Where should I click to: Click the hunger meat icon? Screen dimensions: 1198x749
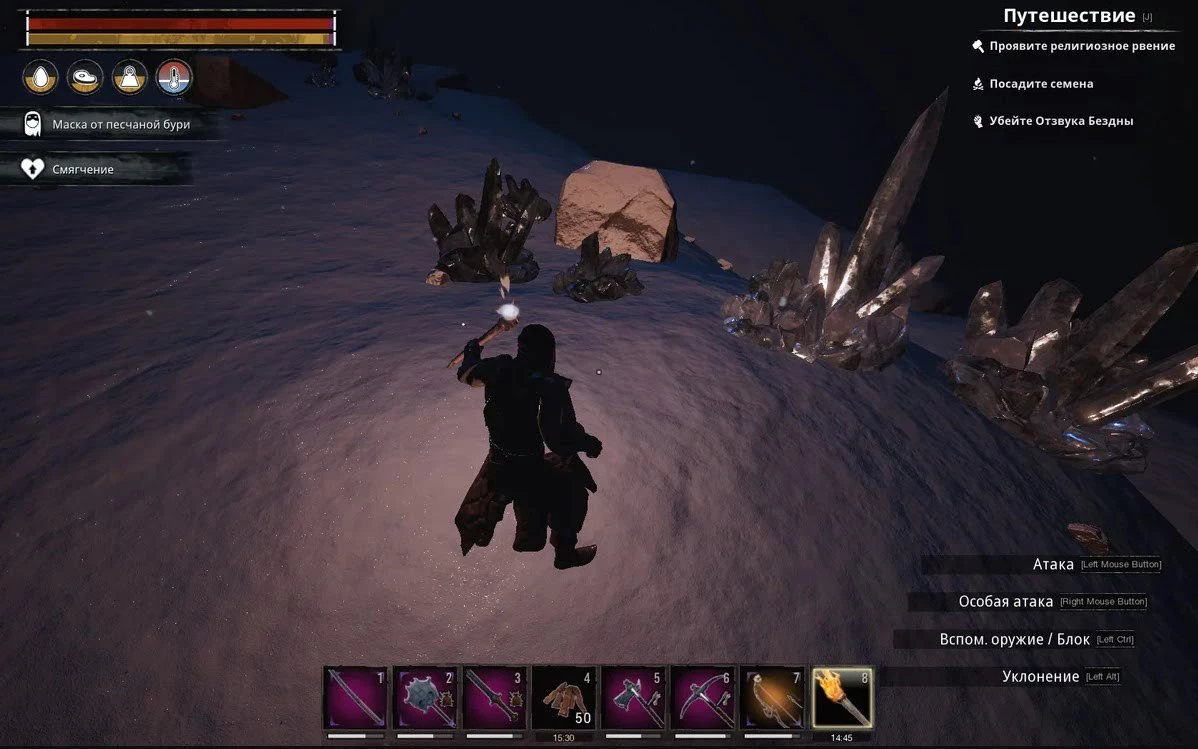click(x=85, y=76)
